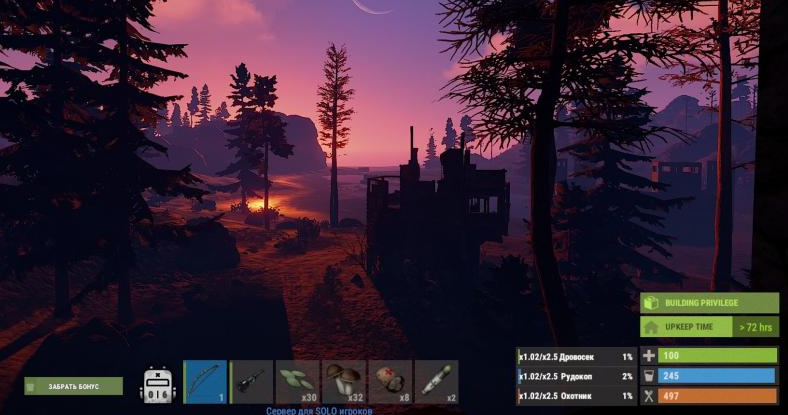Click the "Забрать бонус" button

point(73,386)
